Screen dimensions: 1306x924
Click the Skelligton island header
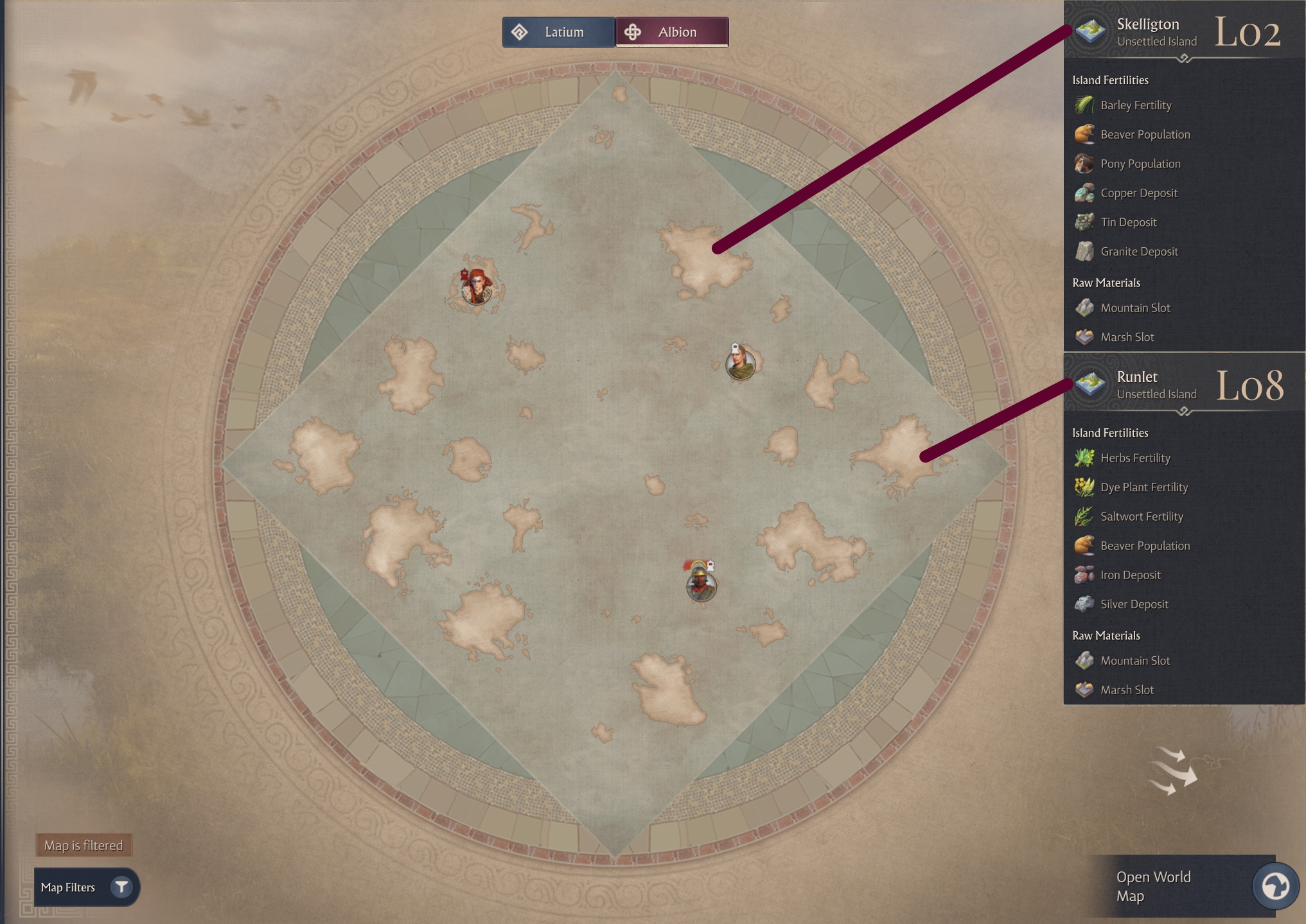pyautogui.click(x=1147, y=31)
